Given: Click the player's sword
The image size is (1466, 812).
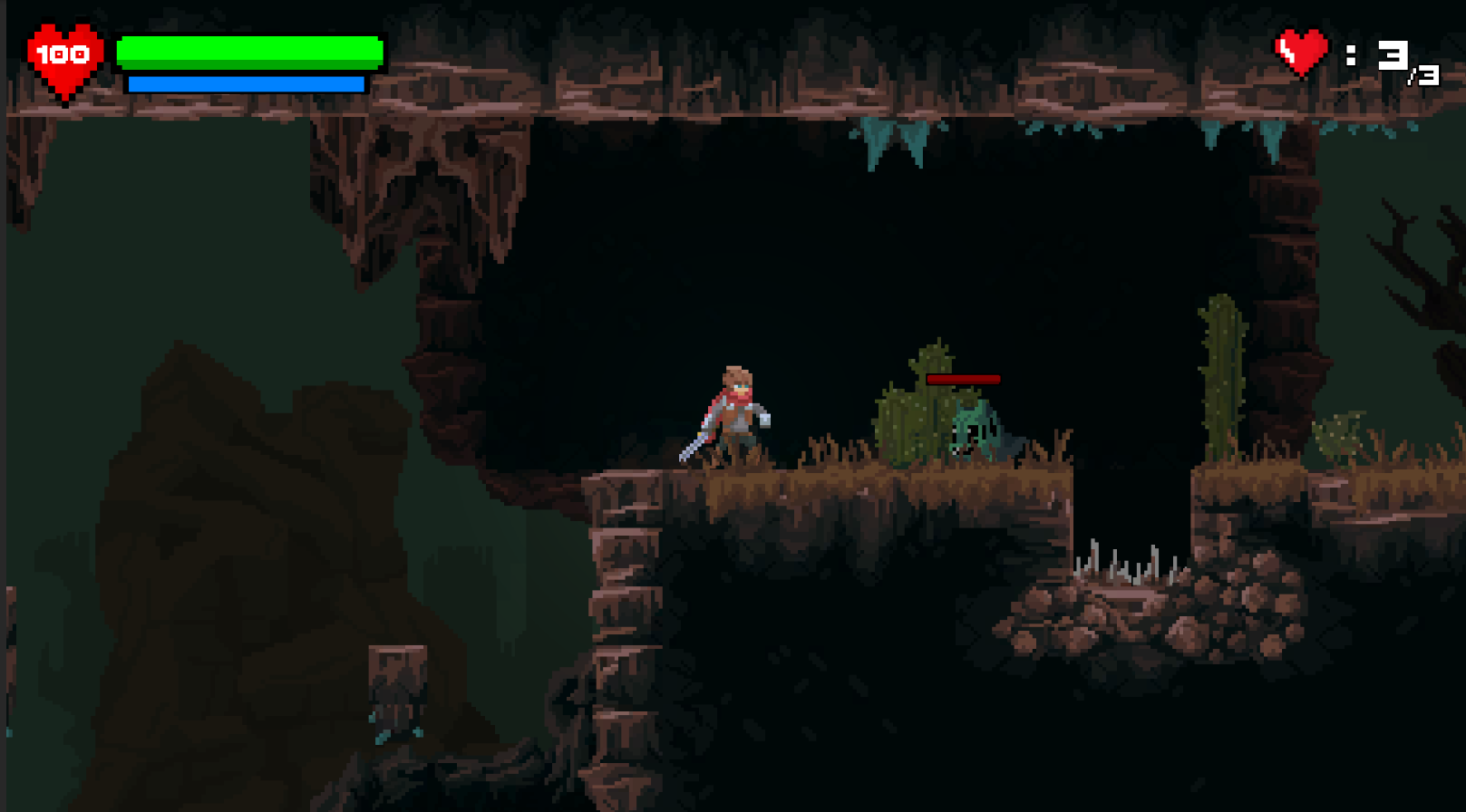Looking at the screenshot, I should 698,444.
